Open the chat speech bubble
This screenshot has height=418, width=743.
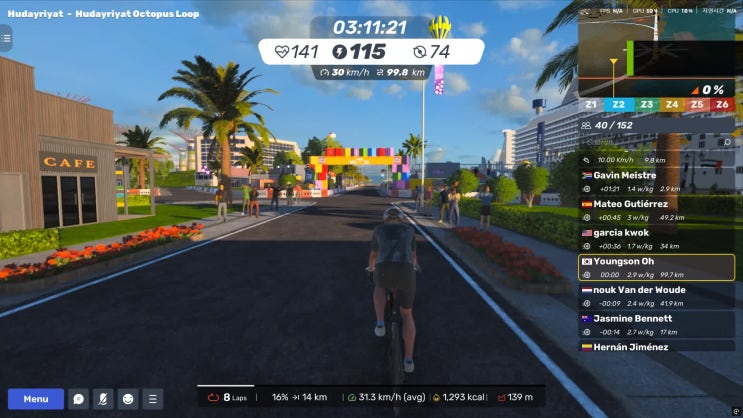pos(78,399)
